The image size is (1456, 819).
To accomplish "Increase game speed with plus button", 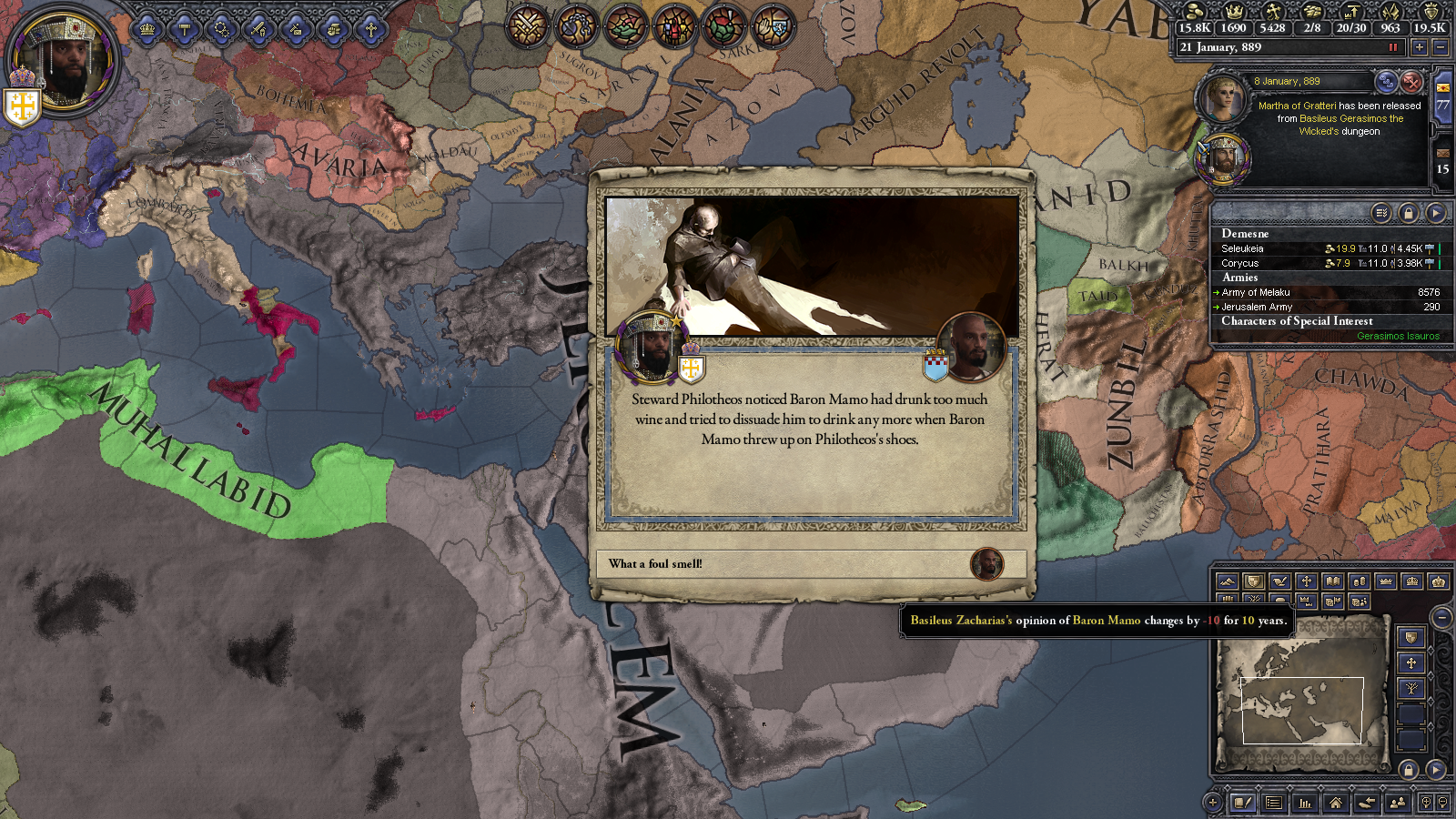I will 1419,47.
